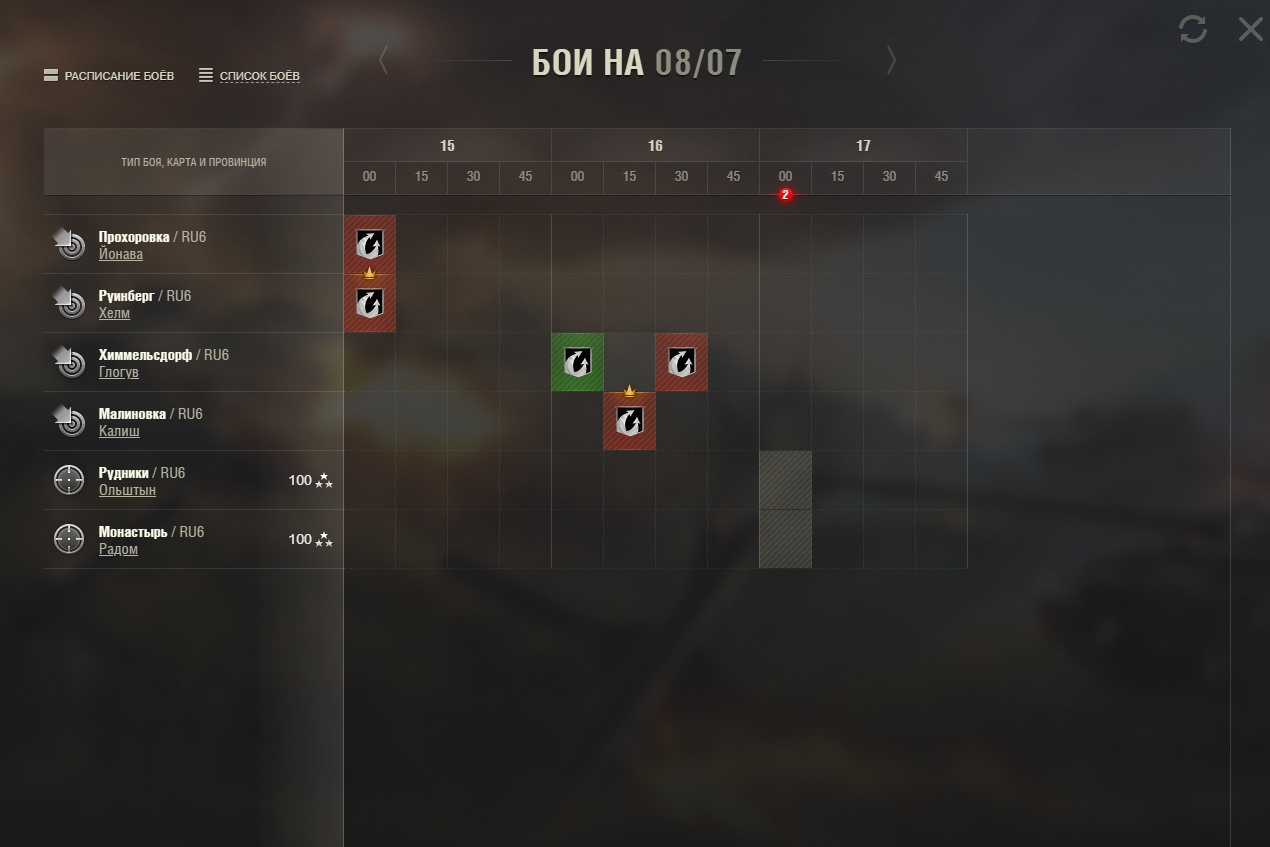Open the Ольштын province link

[x=127, y=490]
